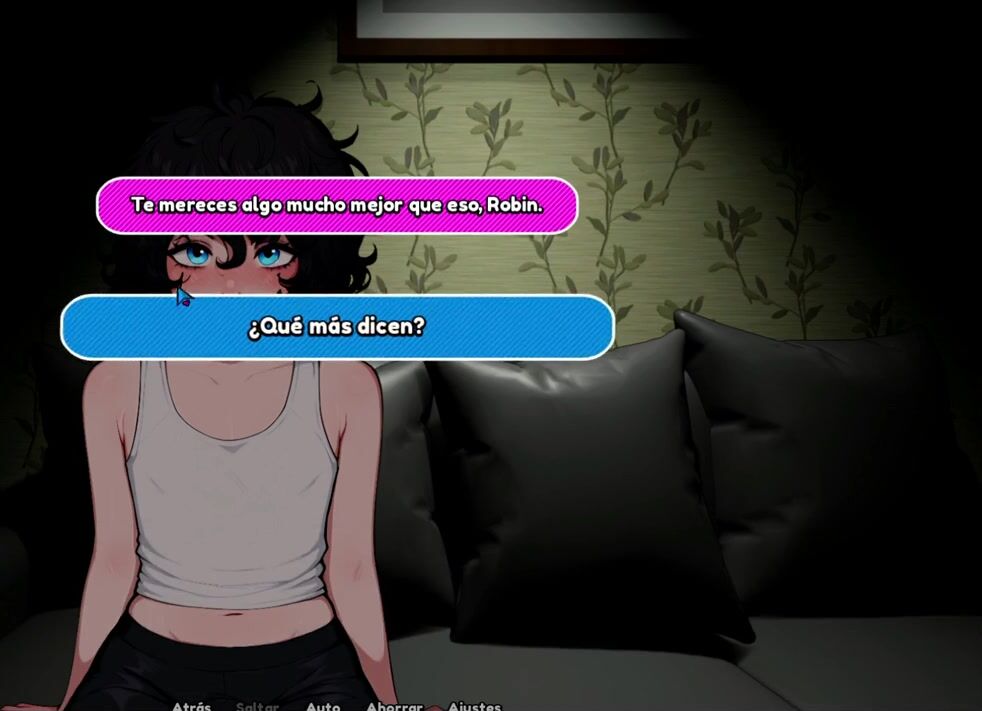Screen dimensions: 982x711
Task: Toggle Auto advance mode
Action: pyautogui.click(x=322, y=705)
